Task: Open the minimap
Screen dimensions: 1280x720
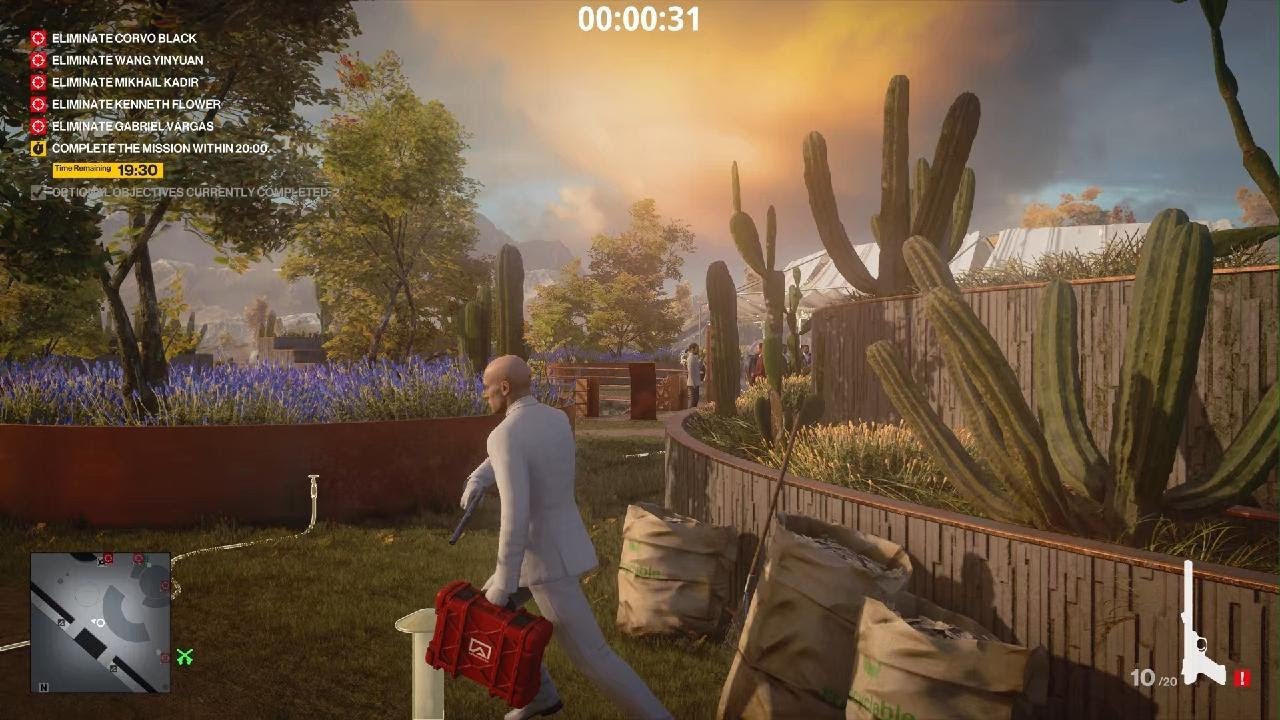Action: tap(100, 622)
